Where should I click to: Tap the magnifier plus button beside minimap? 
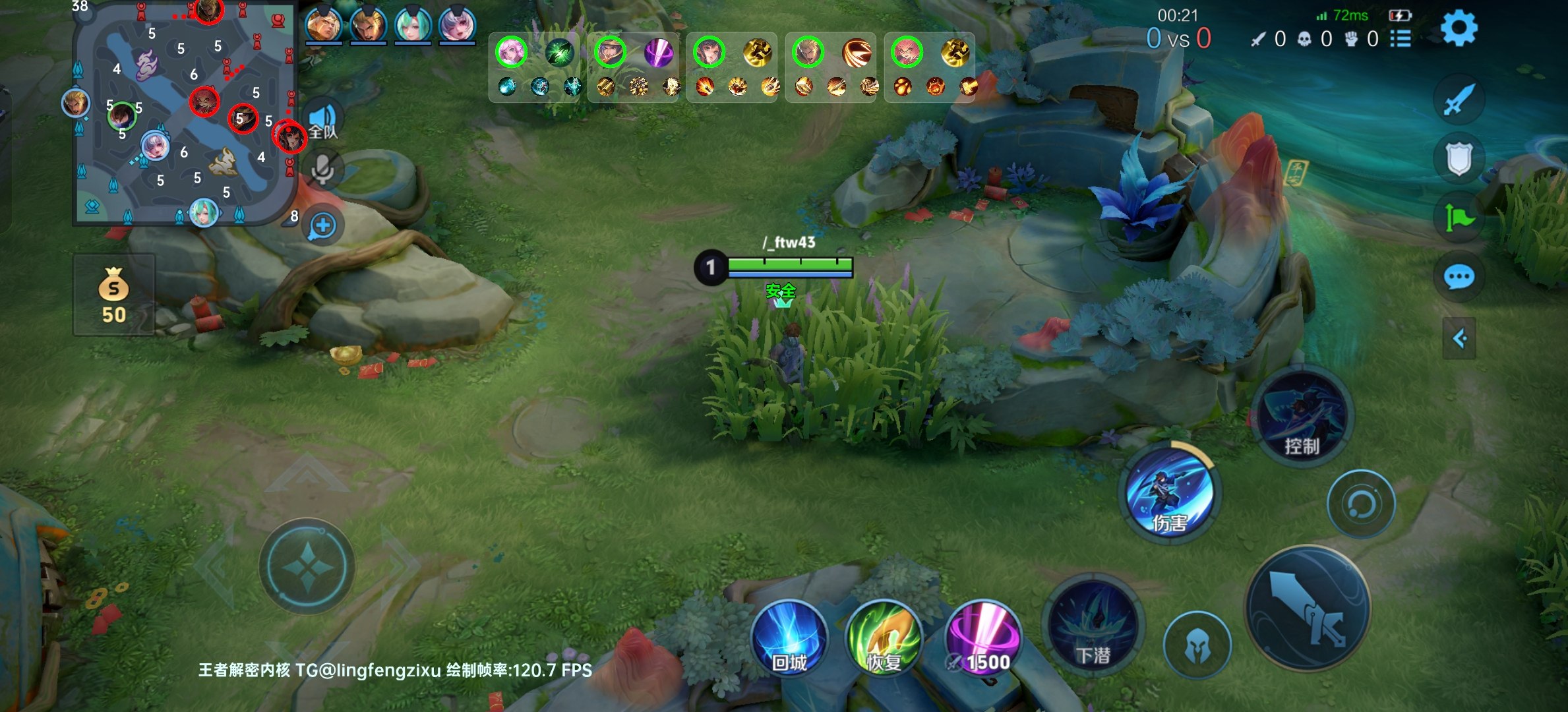point(323,226)
